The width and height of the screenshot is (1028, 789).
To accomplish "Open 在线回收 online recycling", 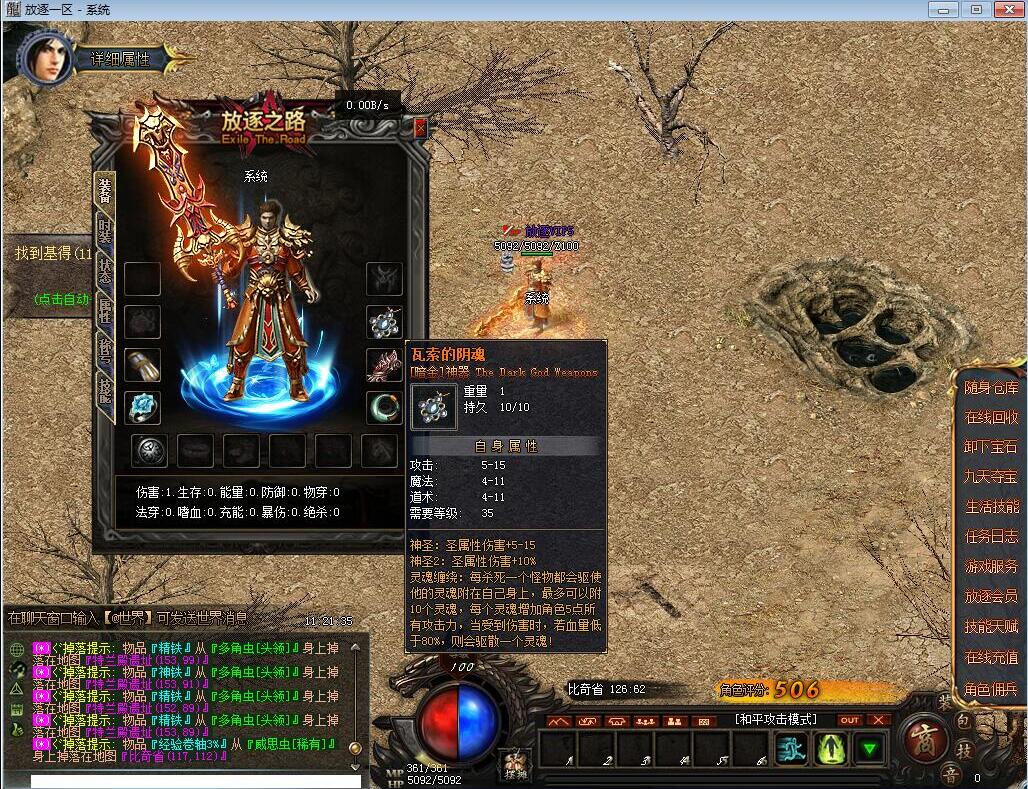I will coord(990,418).
